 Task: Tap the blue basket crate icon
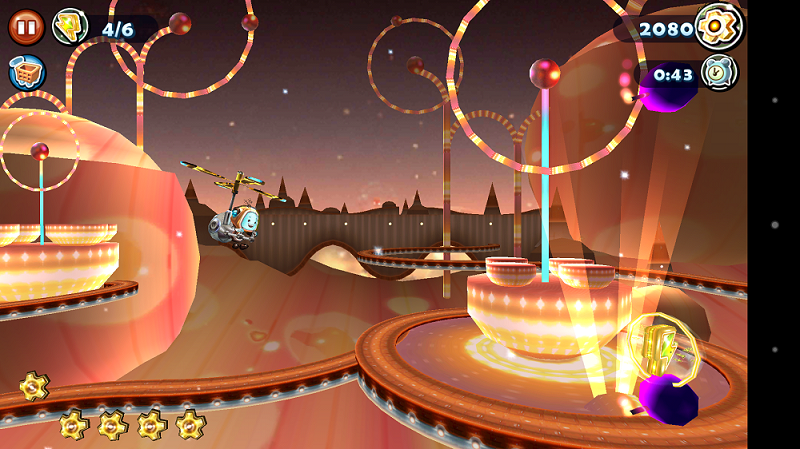[26, 72]
